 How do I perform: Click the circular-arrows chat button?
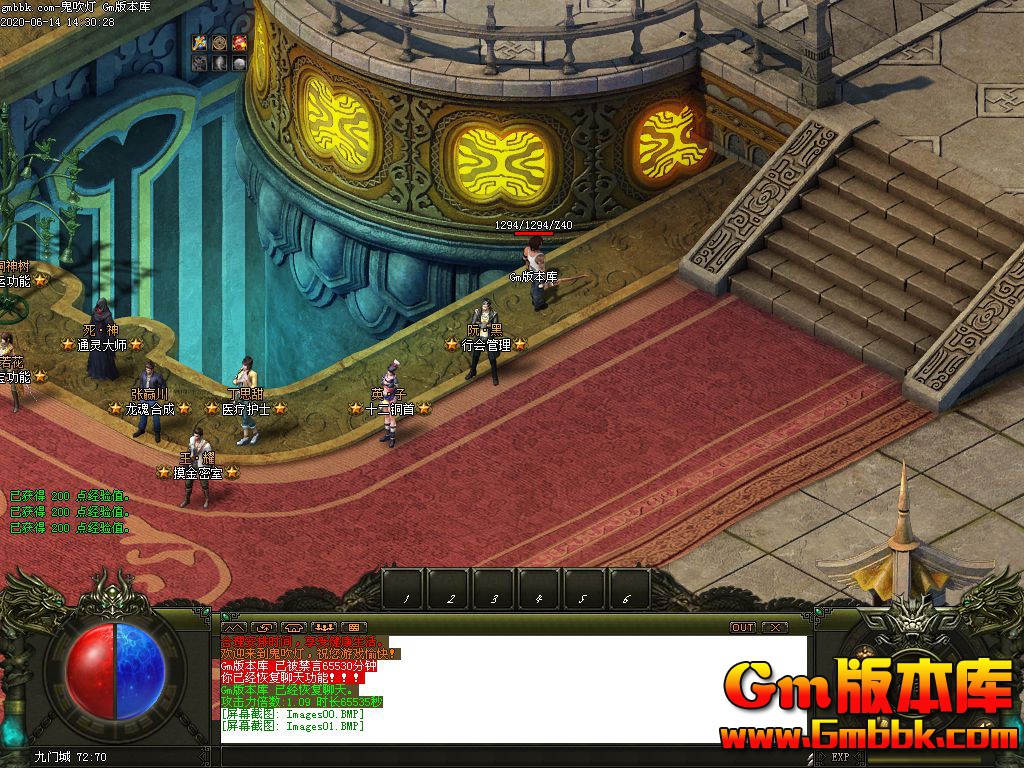(266, 627)
